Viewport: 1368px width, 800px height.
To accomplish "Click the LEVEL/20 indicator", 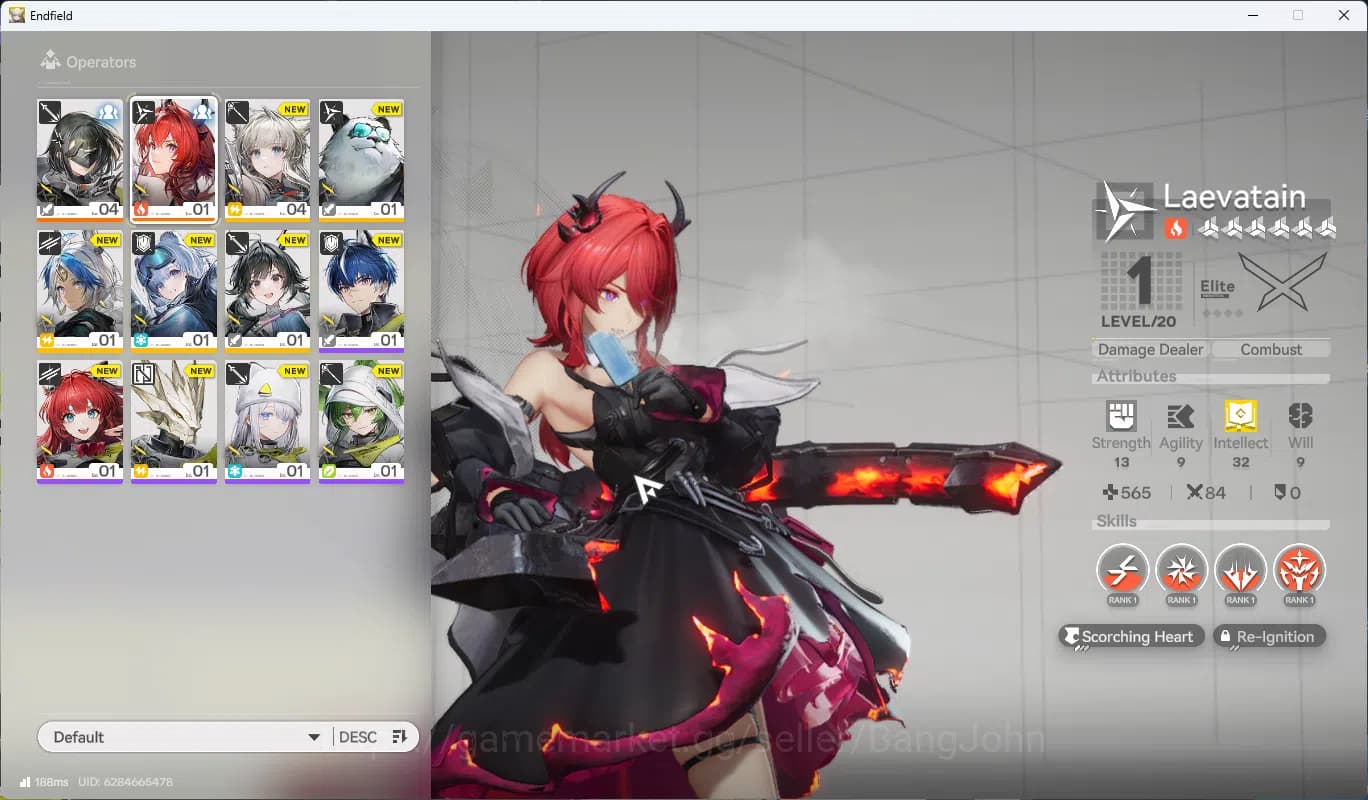I will [1137, 321].
